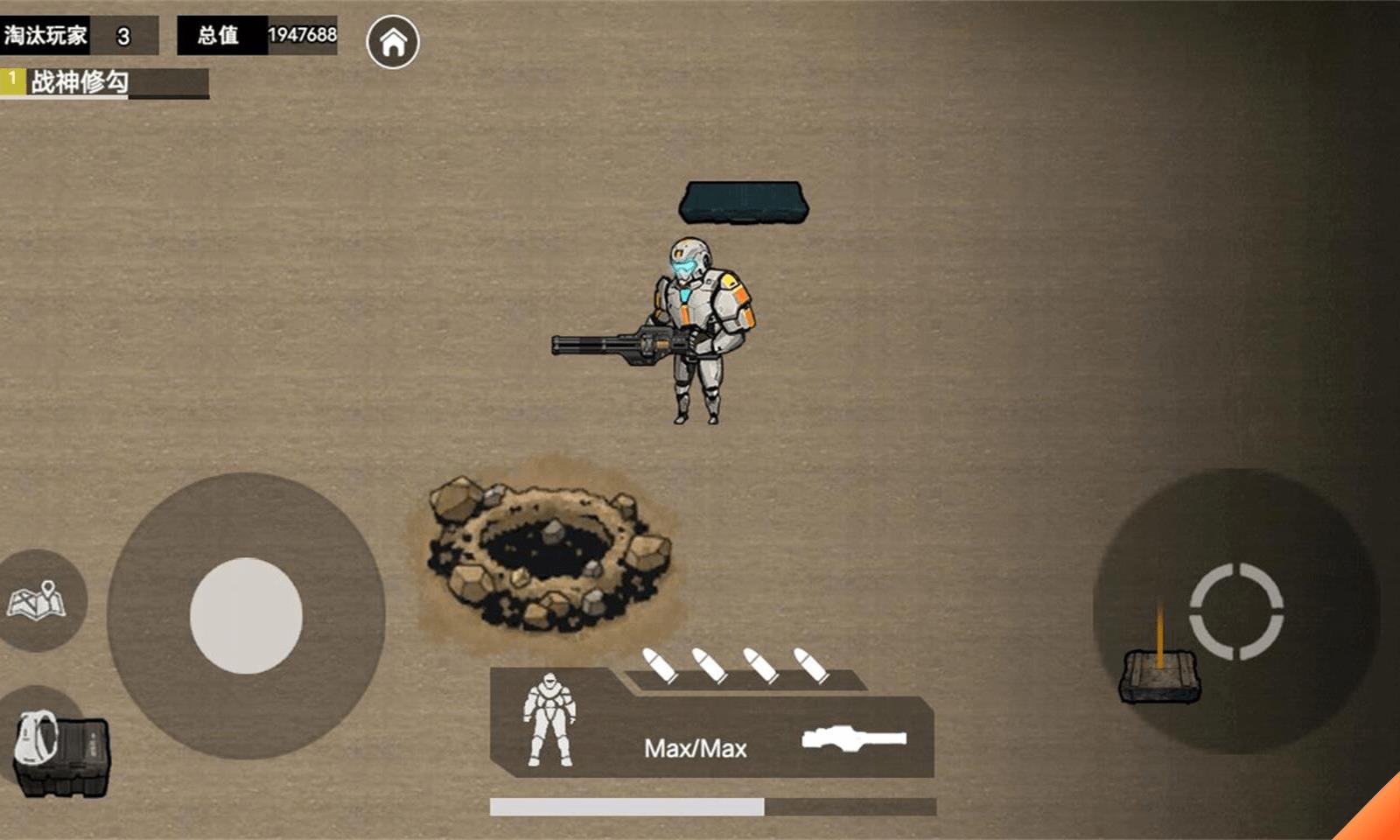Tap the movement joystick knob
Image resolution: width=1400 pixels, height=840 pixels.
(246, 615)
